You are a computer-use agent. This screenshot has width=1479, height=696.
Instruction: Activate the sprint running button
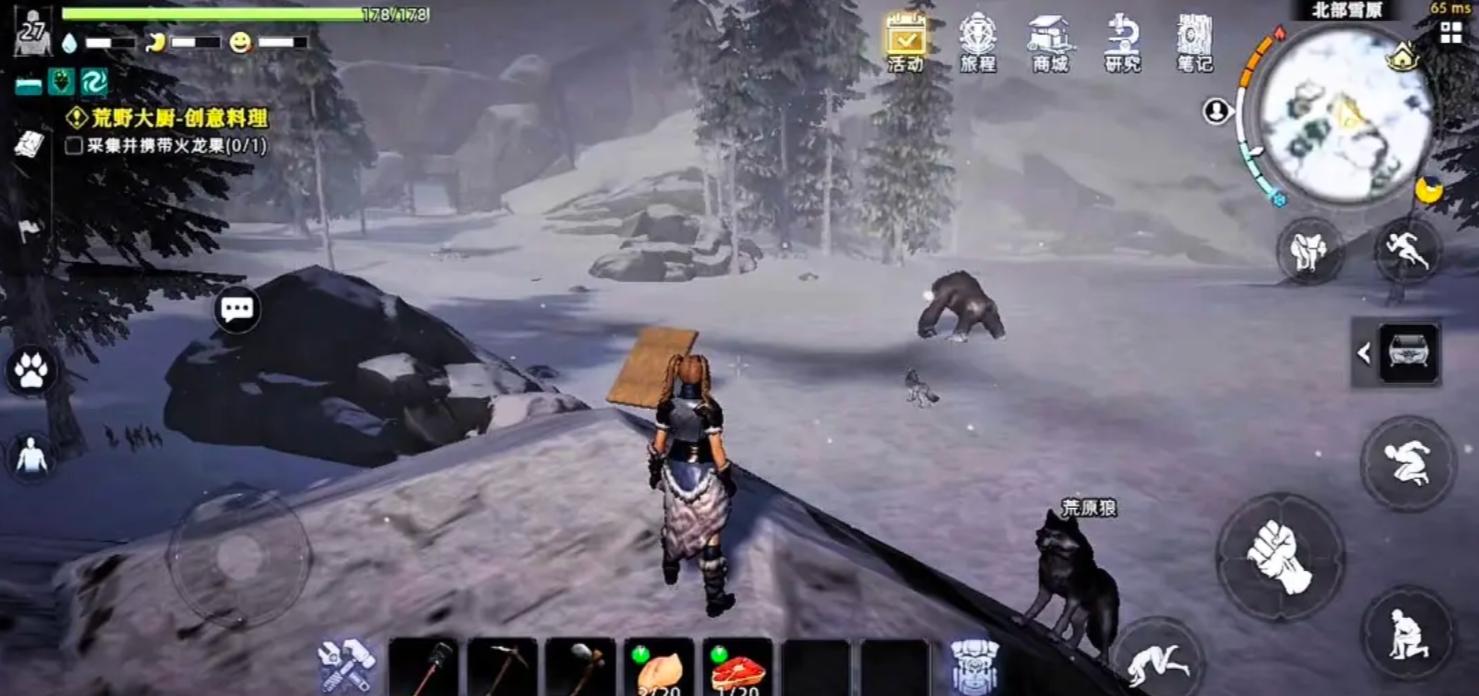pos(1408,250)
